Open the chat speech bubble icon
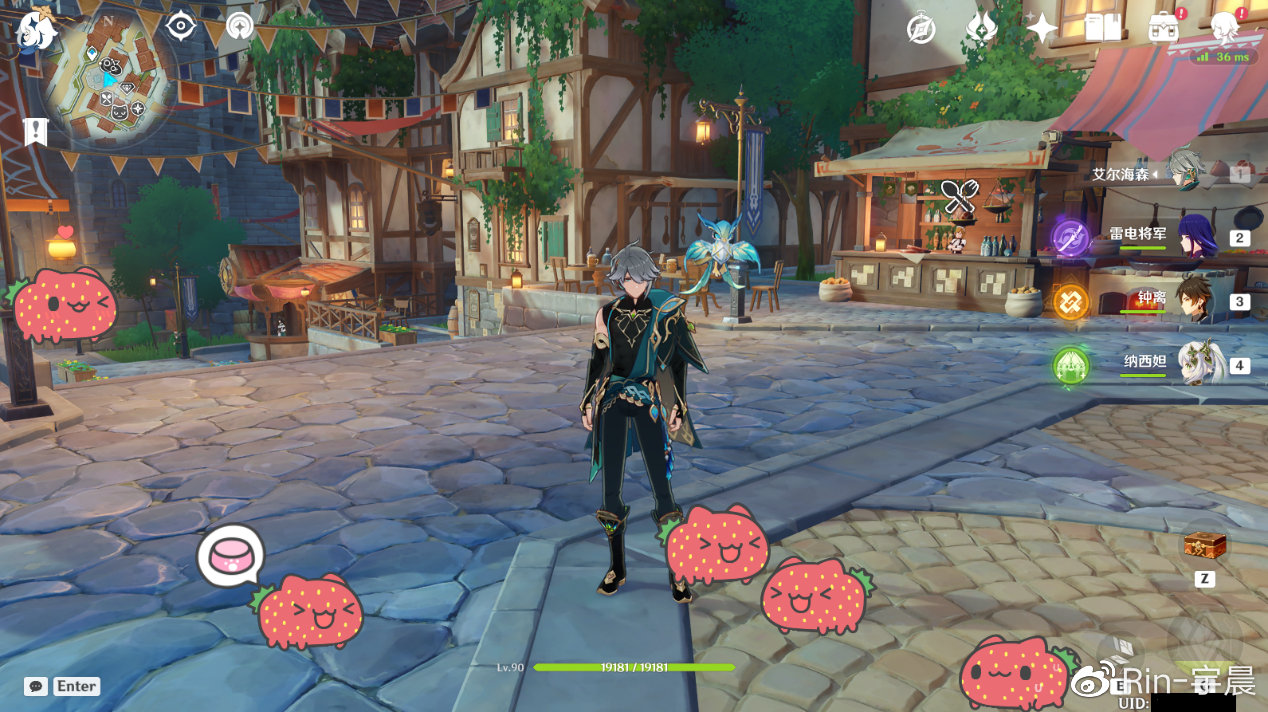1268x712 pixels. pyautogui.click(x=36, y=687)
